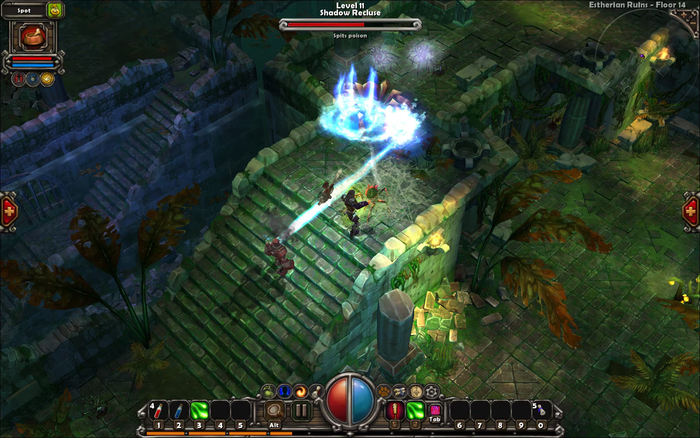Switch to the pink Tab alternate skill
Viewport: 700px width, 438px height.
point(435,410)
